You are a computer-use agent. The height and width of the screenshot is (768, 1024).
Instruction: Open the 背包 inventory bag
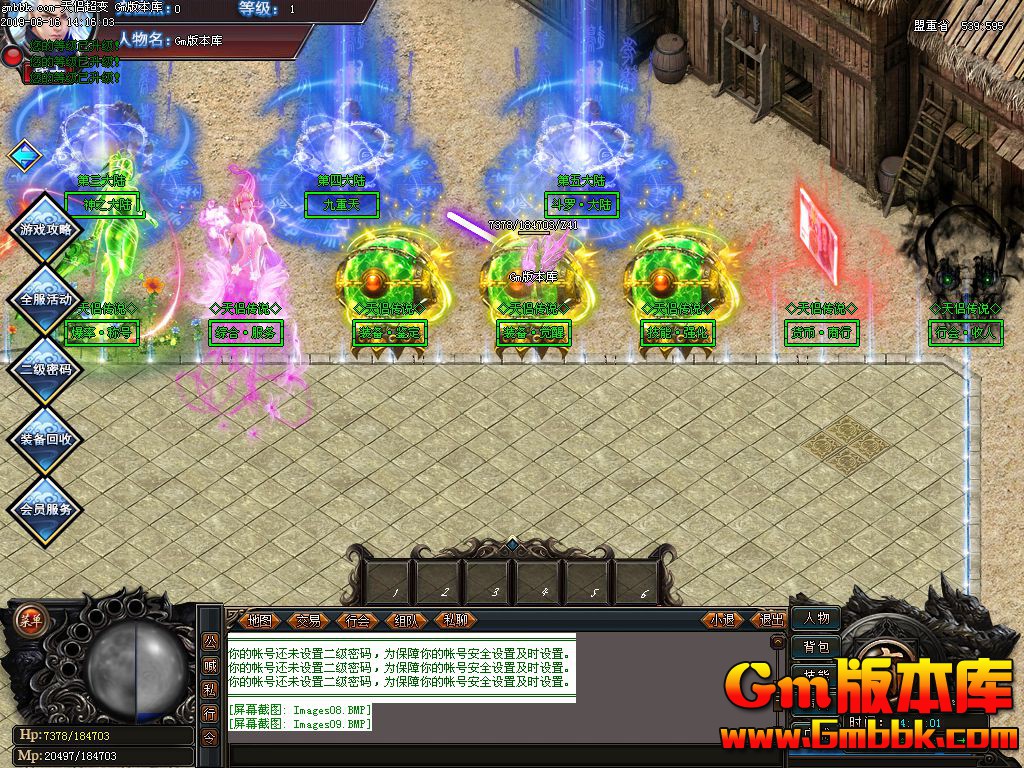click(816, 647)
